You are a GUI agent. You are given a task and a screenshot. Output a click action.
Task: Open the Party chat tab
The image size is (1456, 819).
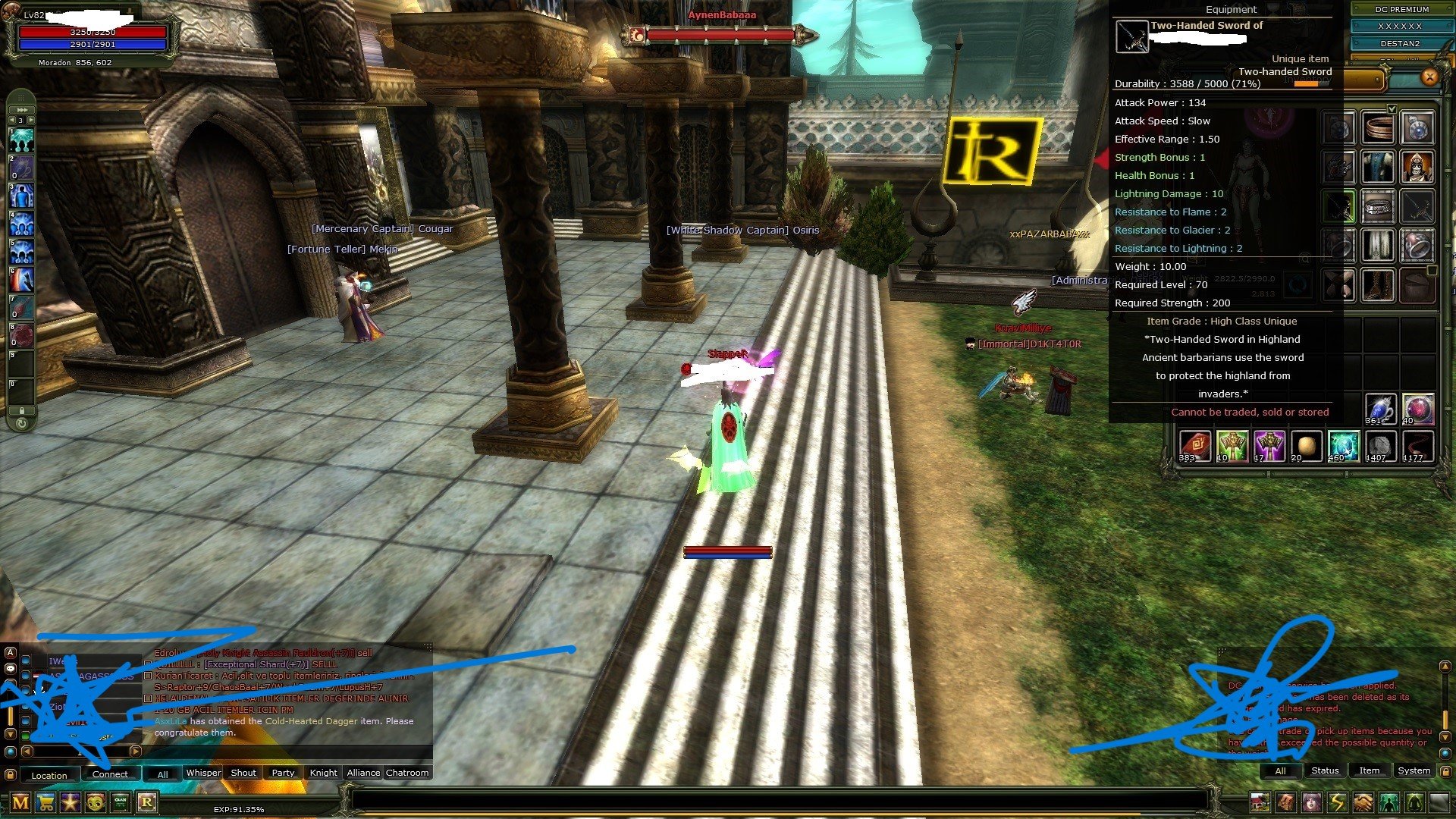tap(283, 773)
